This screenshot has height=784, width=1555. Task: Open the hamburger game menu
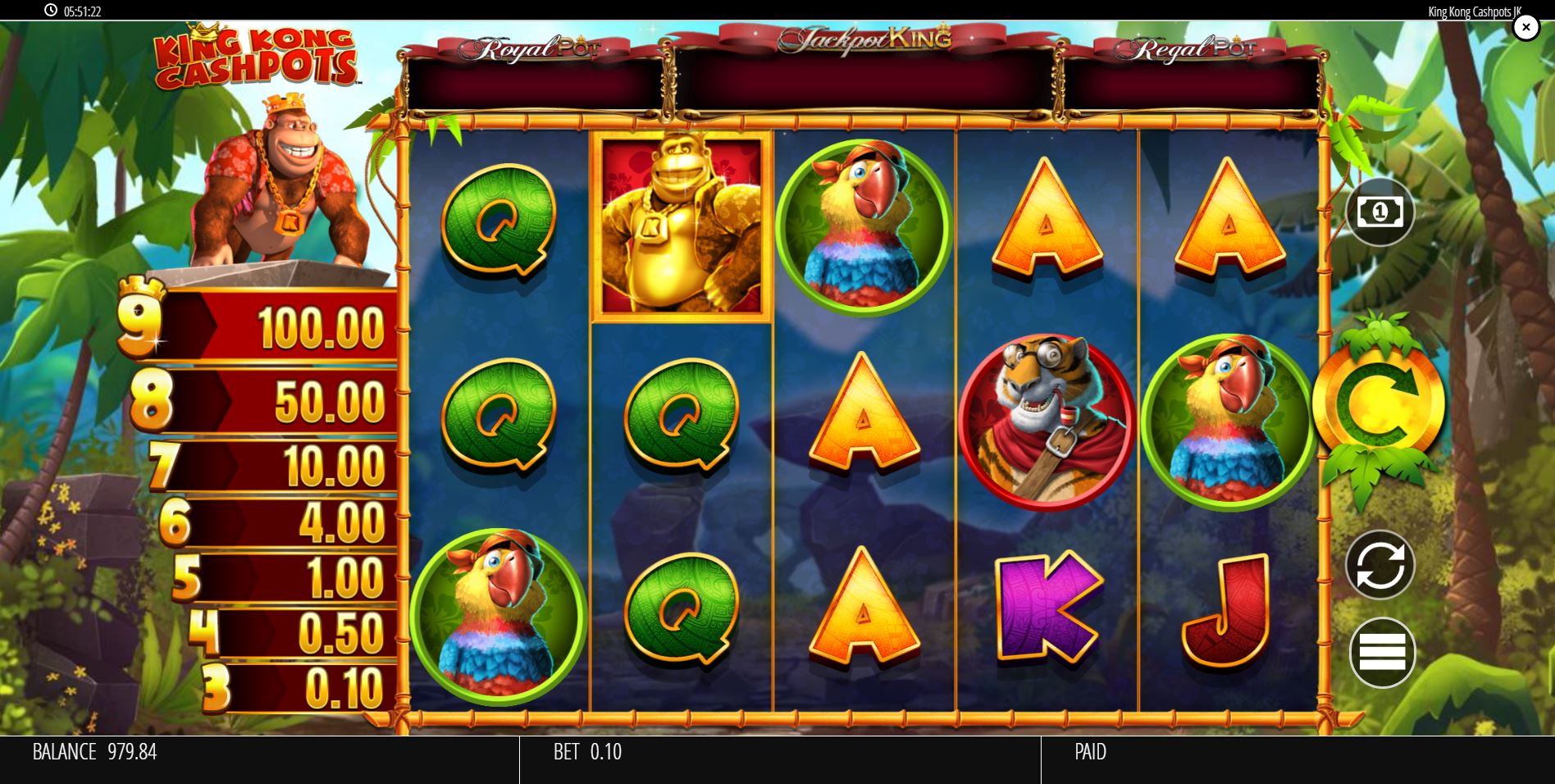tap(1381, 651)
